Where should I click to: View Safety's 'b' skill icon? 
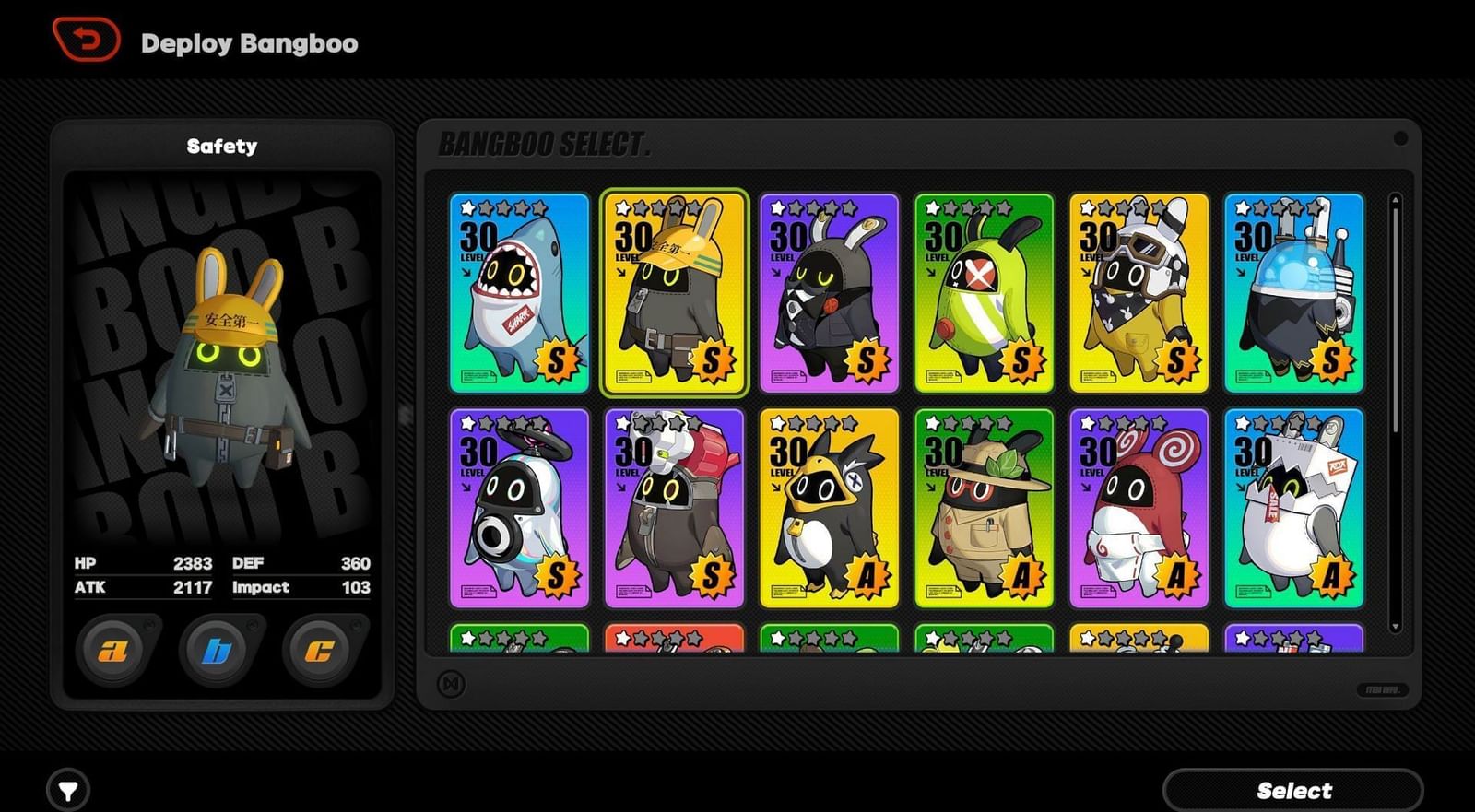[218, 648]
